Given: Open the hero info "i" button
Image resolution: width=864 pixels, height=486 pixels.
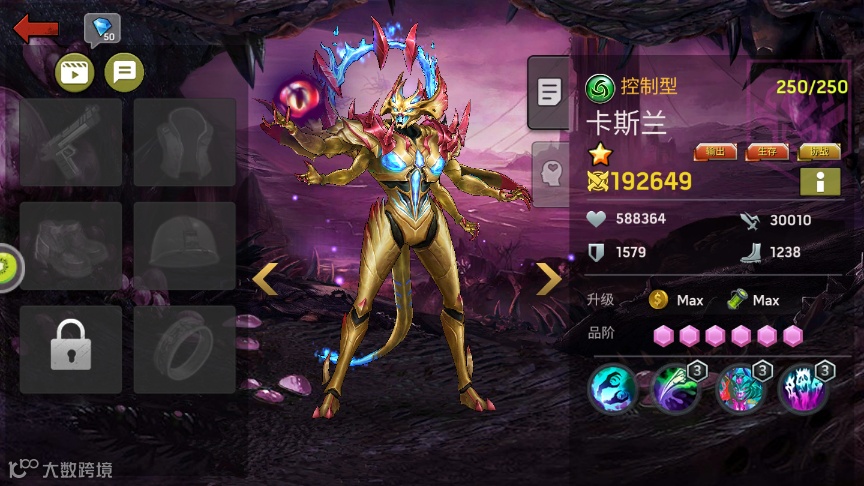Looking at the screenshot, I should (x=819, y=182).
